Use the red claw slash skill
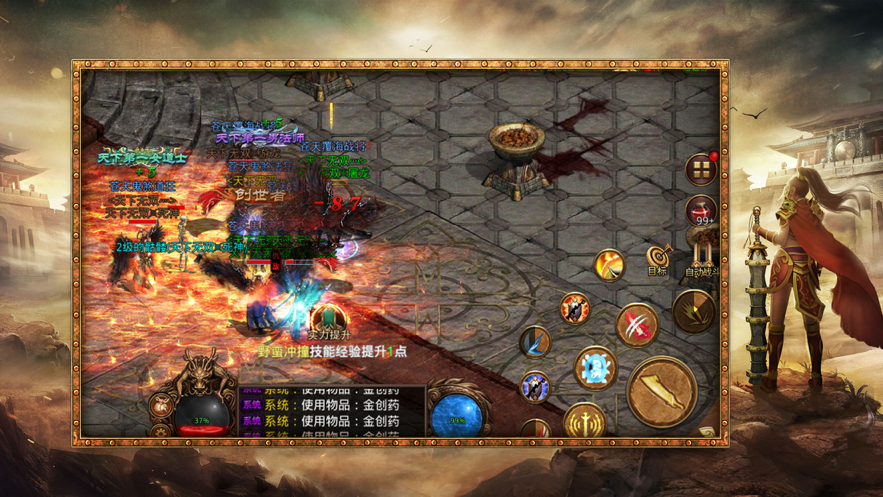The width and height of the screenshot is (883, 497). 636,324
